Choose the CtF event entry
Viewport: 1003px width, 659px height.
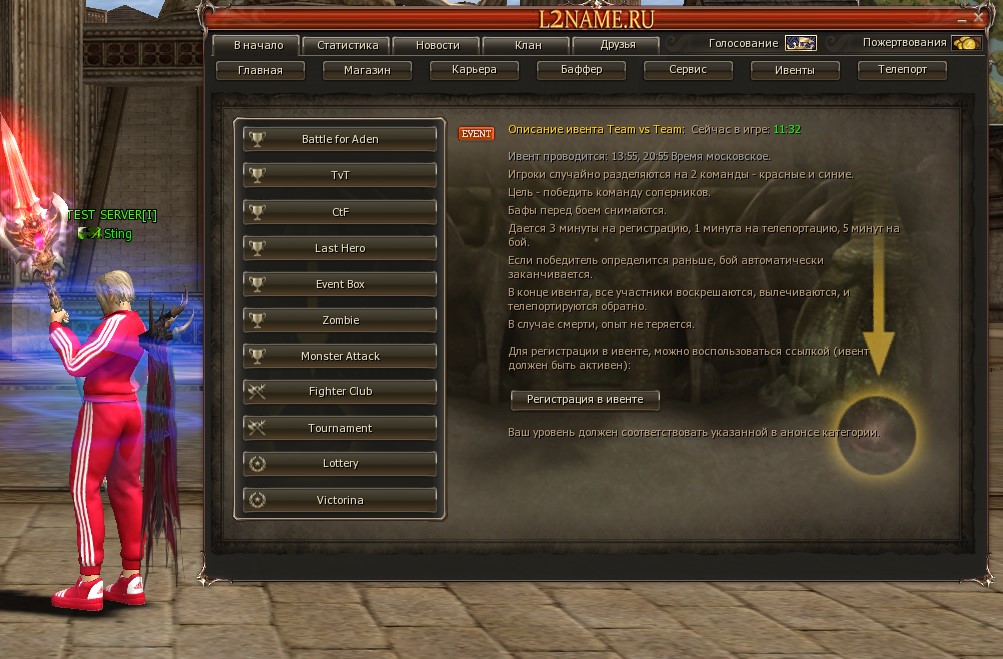coord(340,211)
